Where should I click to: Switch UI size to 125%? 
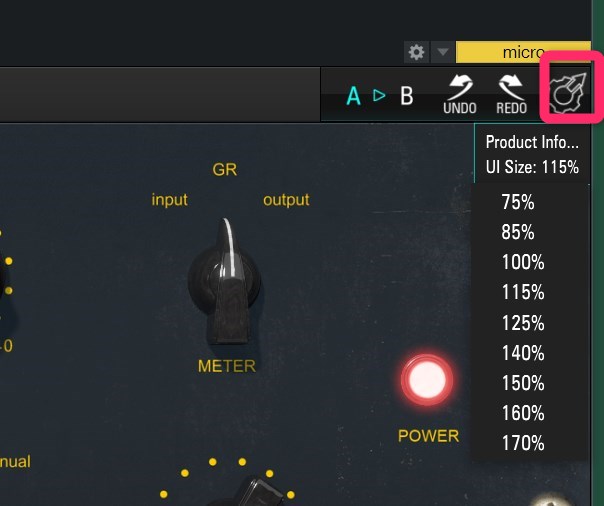[x=522, y=323]
